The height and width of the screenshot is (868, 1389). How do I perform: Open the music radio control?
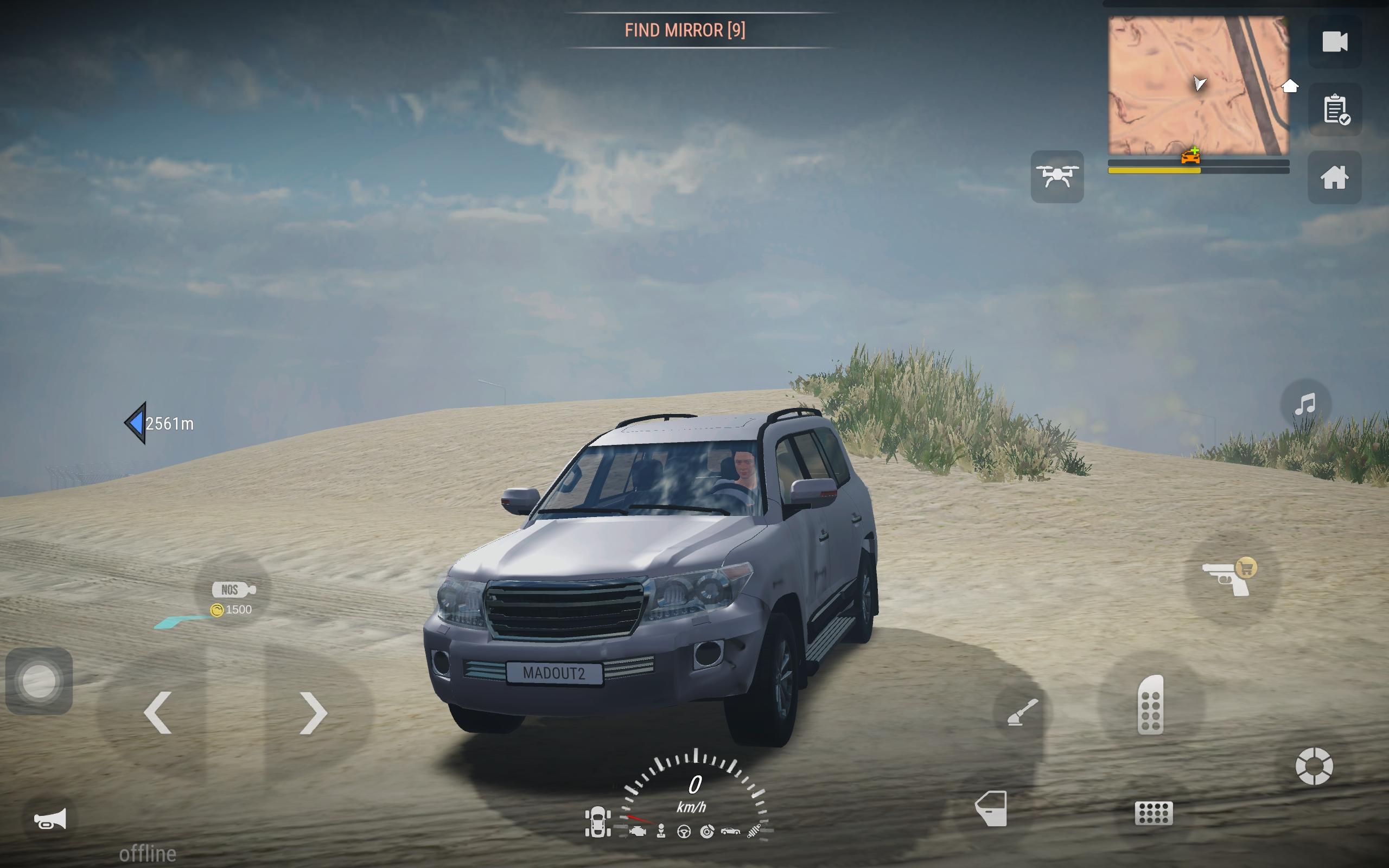[x=1306, y=404]
